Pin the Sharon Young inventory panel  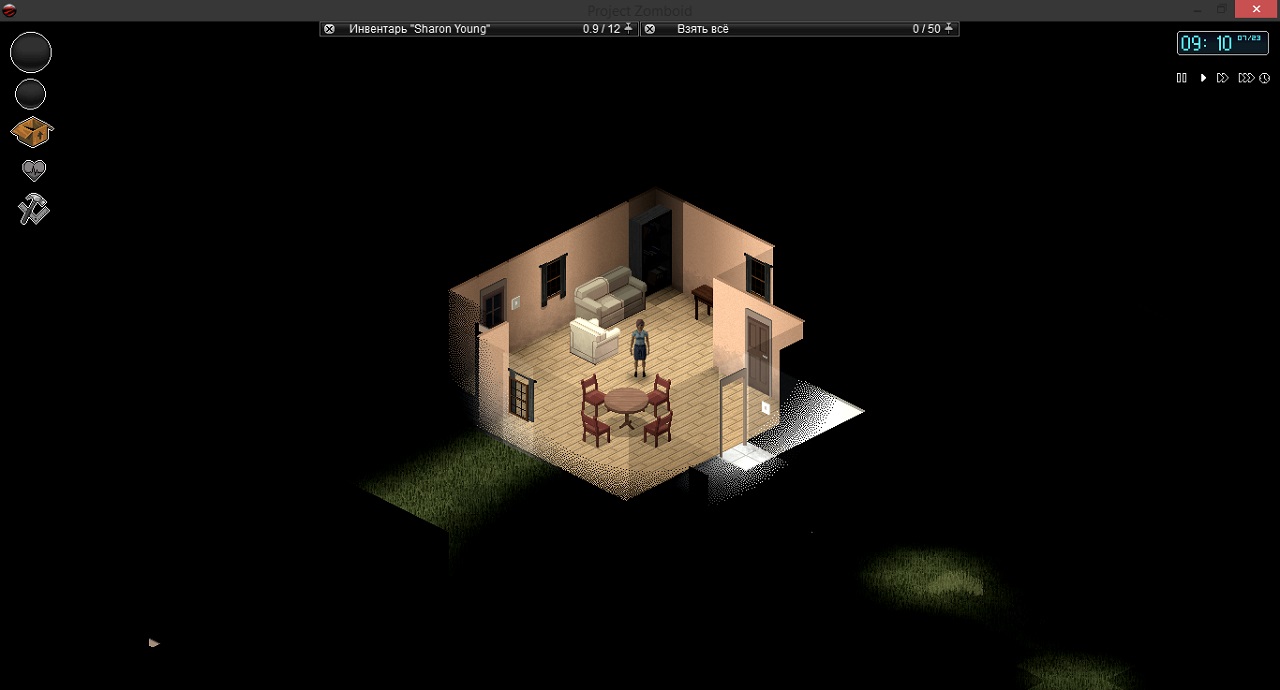[629, 29]
